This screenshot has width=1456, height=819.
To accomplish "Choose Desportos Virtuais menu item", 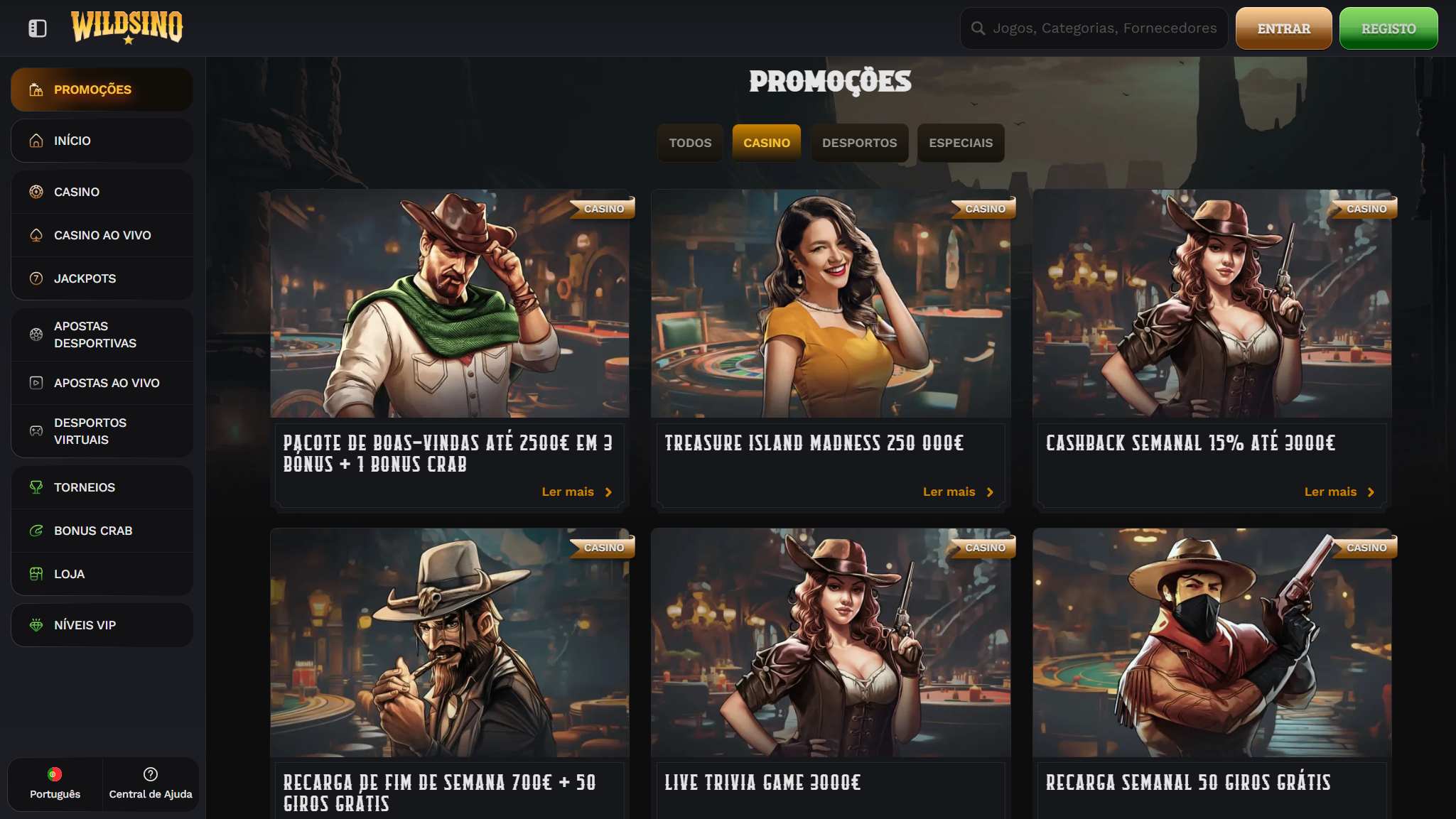I will coord(102,431).
